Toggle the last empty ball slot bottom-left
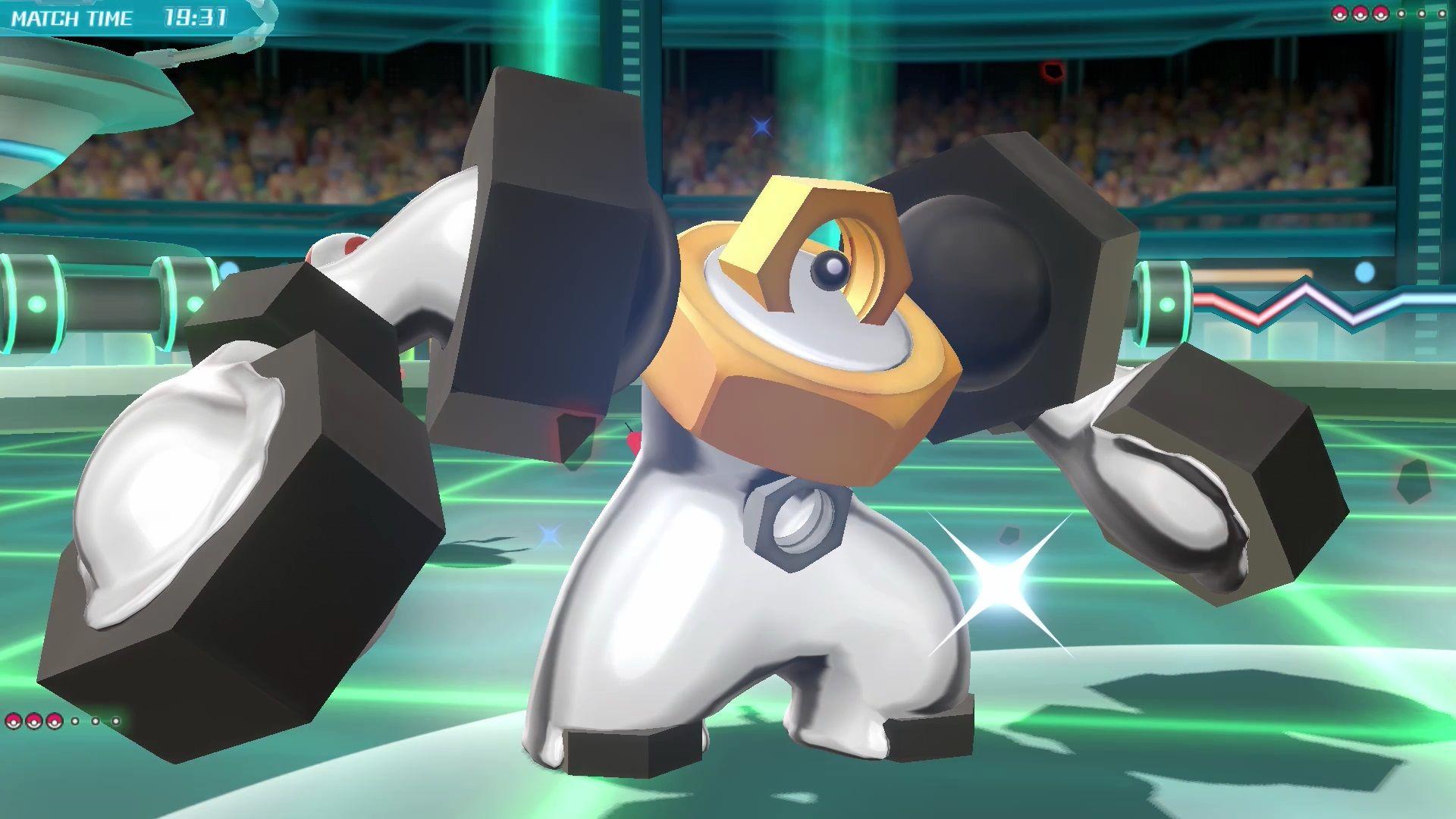The height and width of the screenshot is (819, 1456). [115, 722]
